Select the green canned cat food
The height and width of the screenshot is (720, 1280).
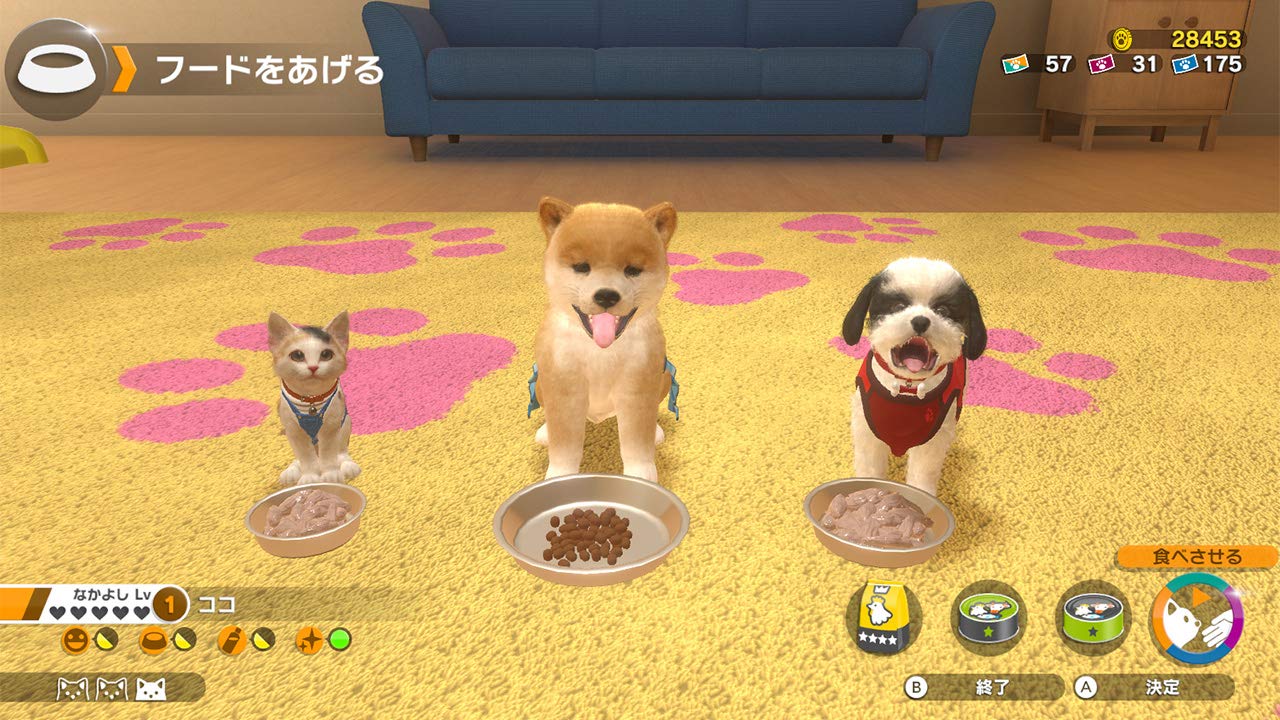pyautogui.click(x=1093, y=618)
